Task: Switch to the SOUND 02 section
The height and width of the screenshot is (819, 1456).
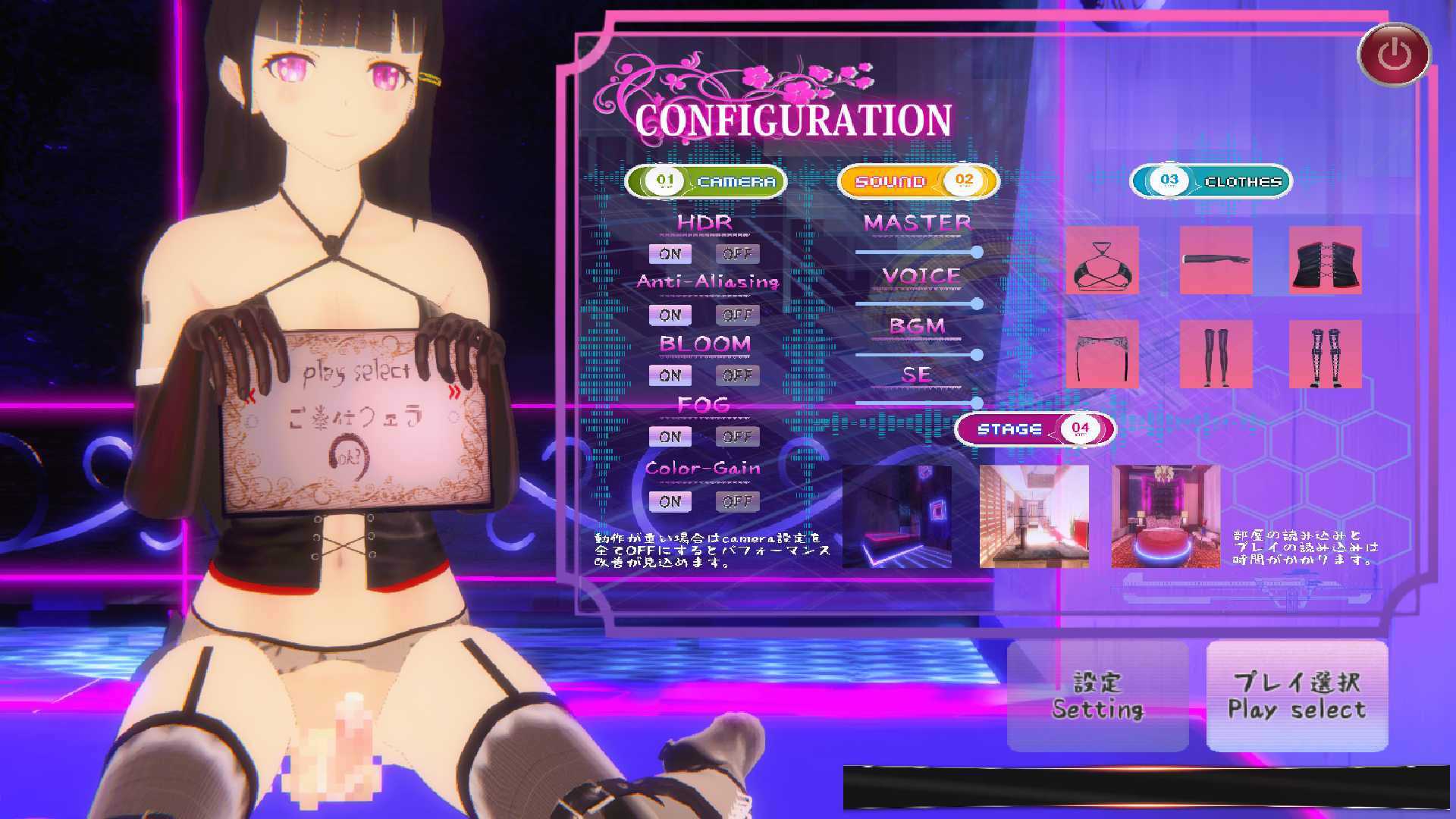Action: coord(918,180)
